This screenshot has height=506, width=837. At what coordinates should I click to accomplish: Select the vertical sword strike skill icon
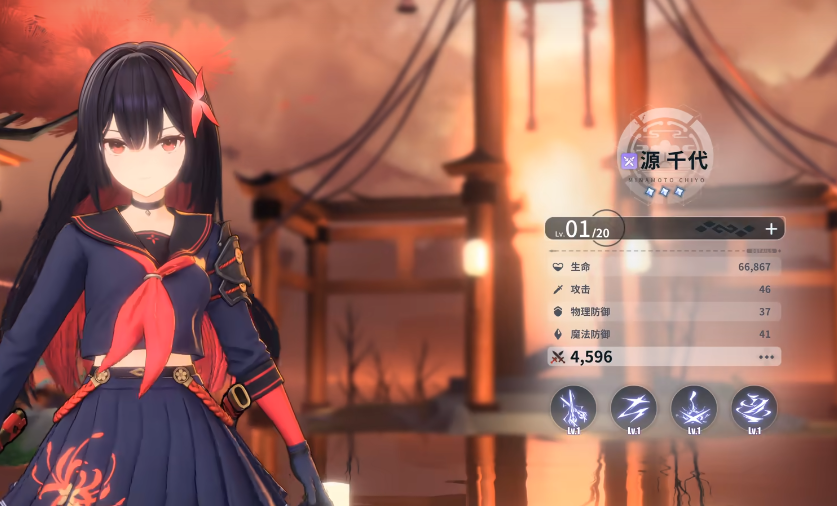(574, 407)
